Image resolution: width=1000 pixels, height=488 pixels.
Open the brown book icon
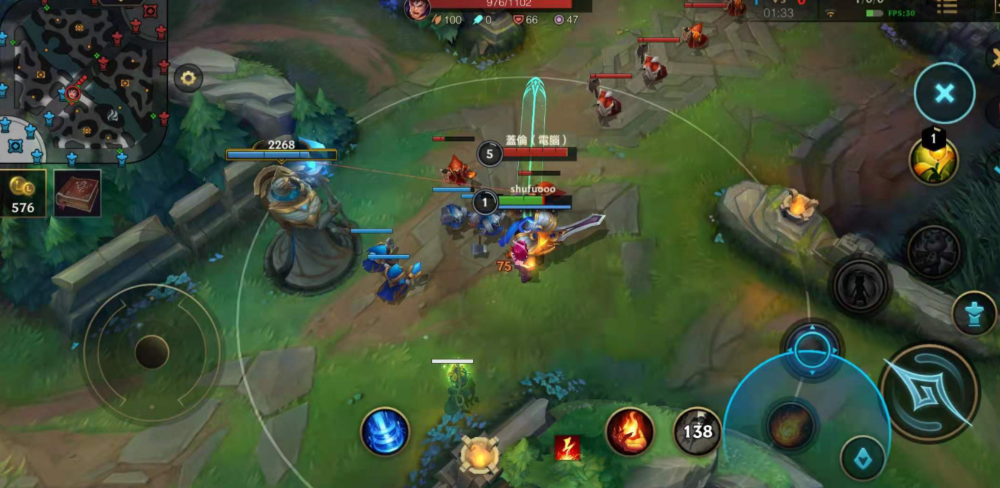[77, 192]
